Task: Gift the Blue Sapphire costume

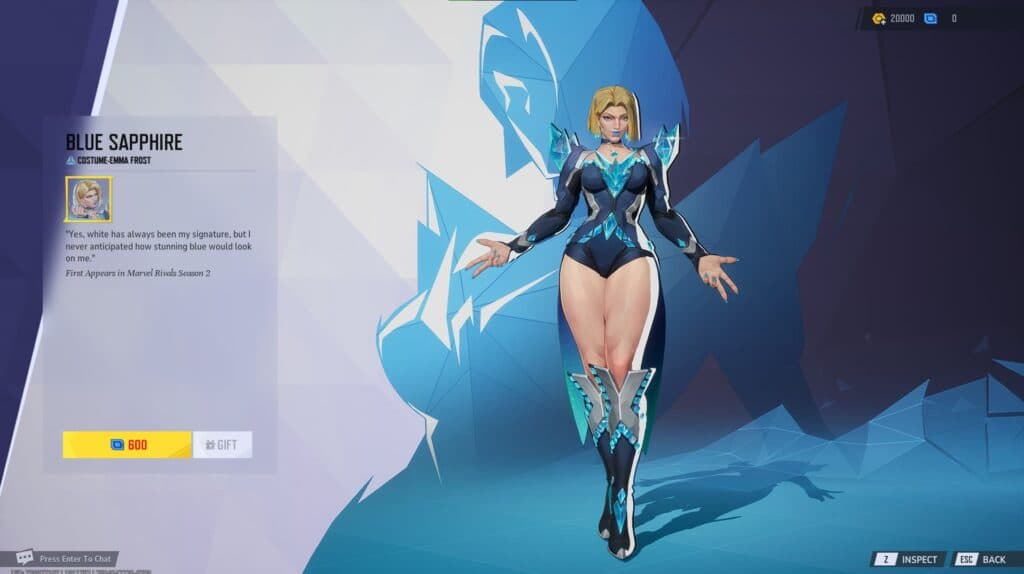Action: [x=222, y=445]
